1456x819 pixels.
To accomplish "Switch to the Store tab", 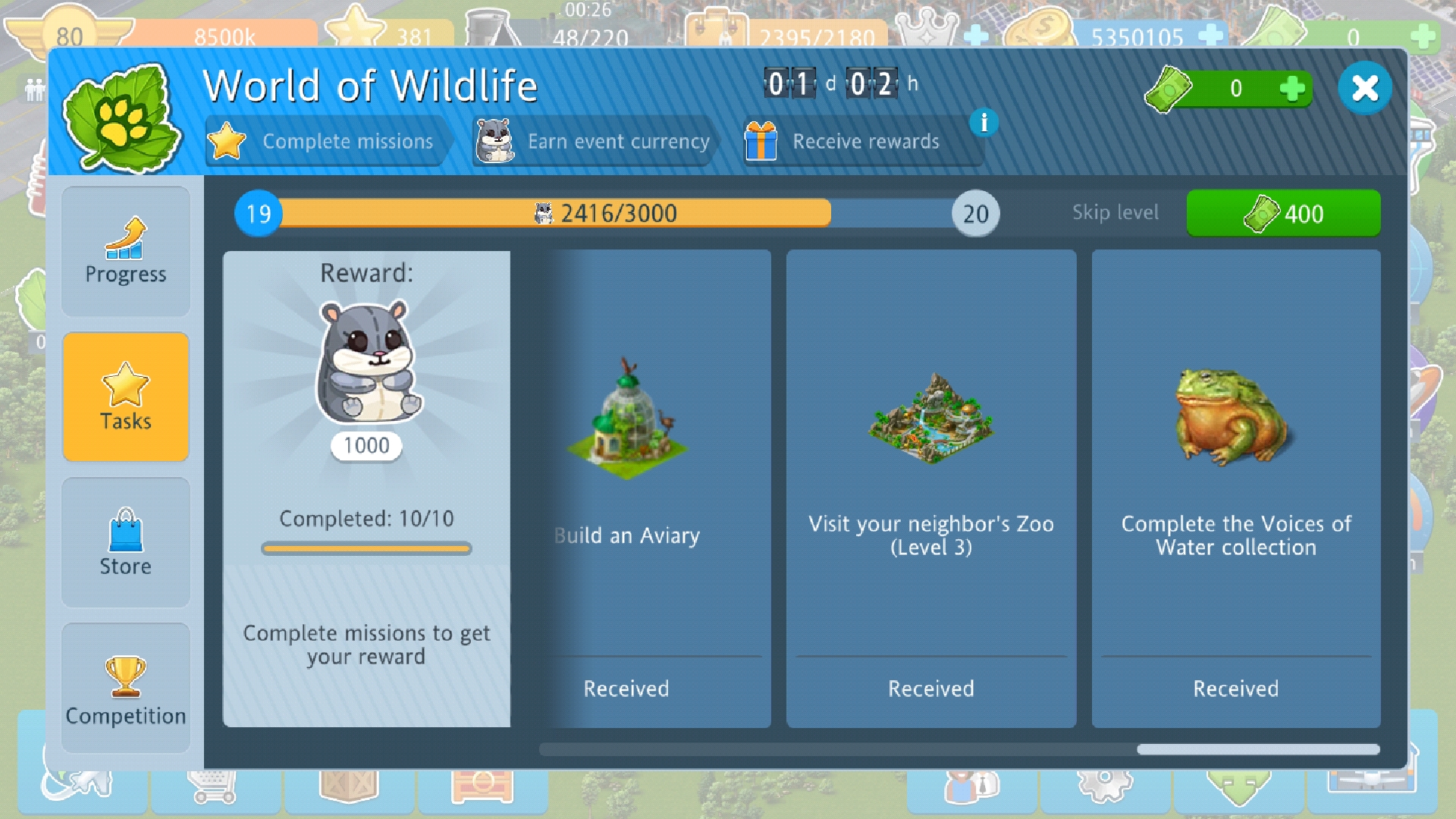I will coord(126,543).
